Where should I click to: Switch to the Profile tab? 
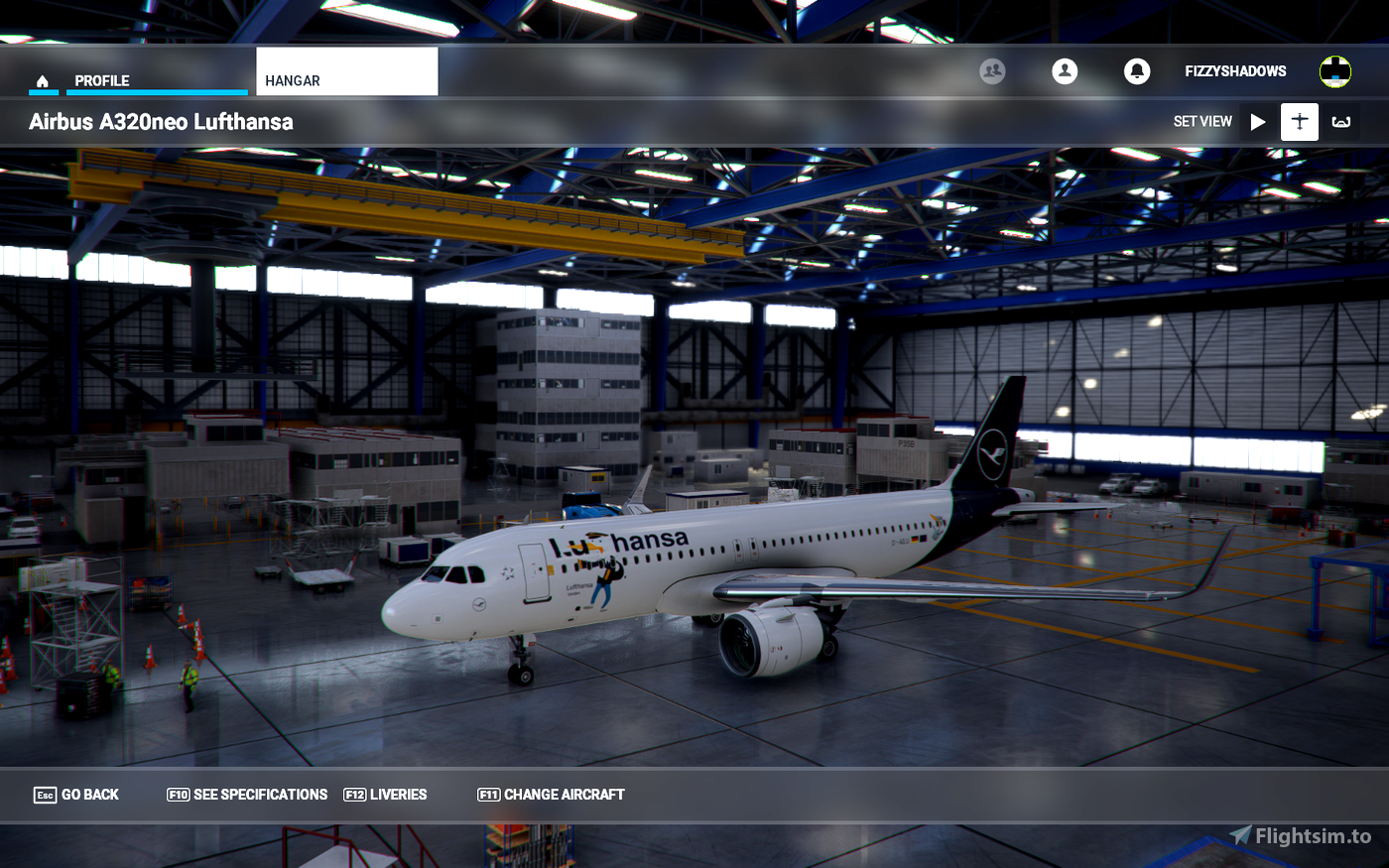tap(103, 80)
